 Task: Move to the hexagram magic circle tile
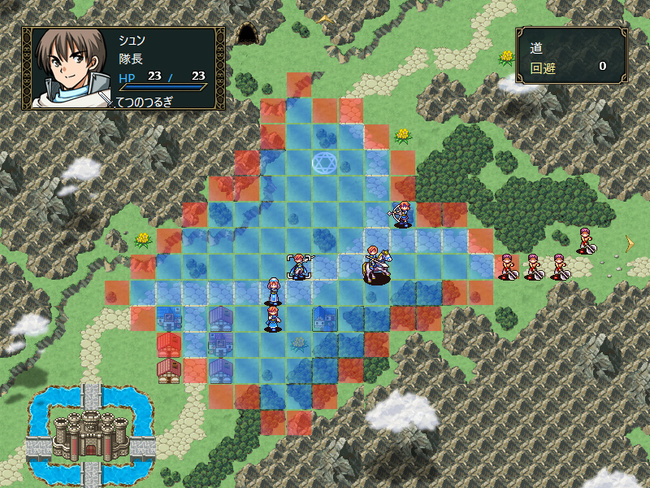pyautogui.click(x=324, y=161)
